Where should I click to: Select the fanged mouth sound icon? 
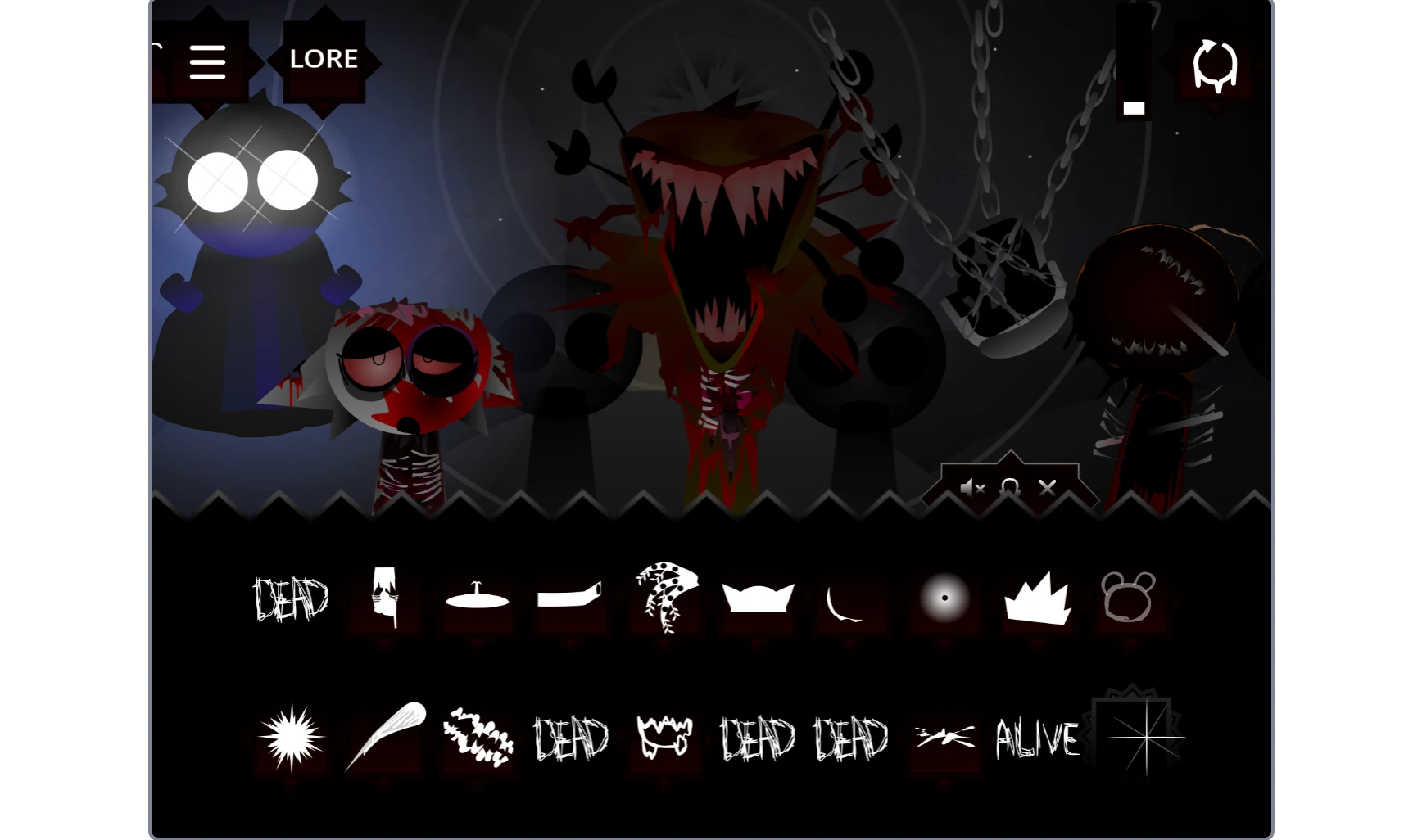point(664,735)
